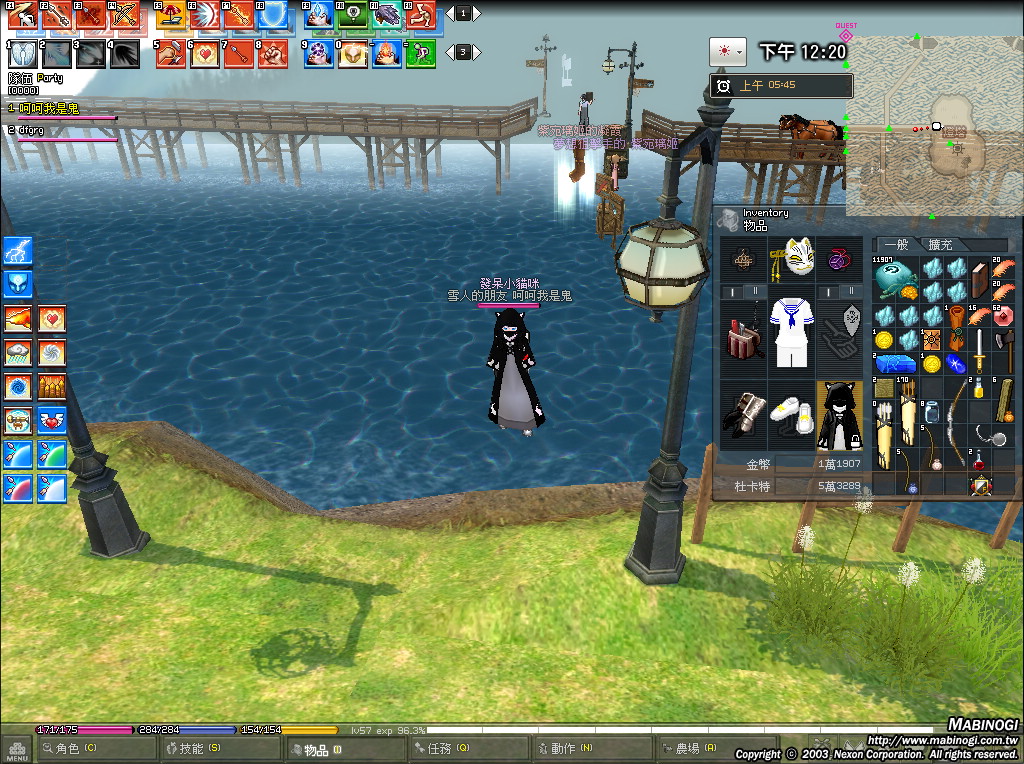Open the weather sun dropdown

[727, 51]
